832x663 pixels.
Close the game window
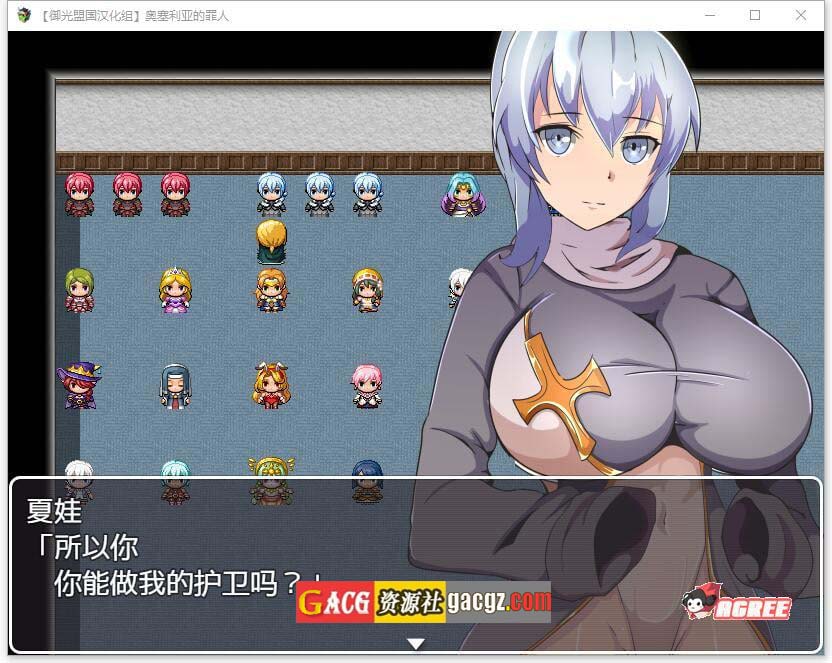[801, 15]
